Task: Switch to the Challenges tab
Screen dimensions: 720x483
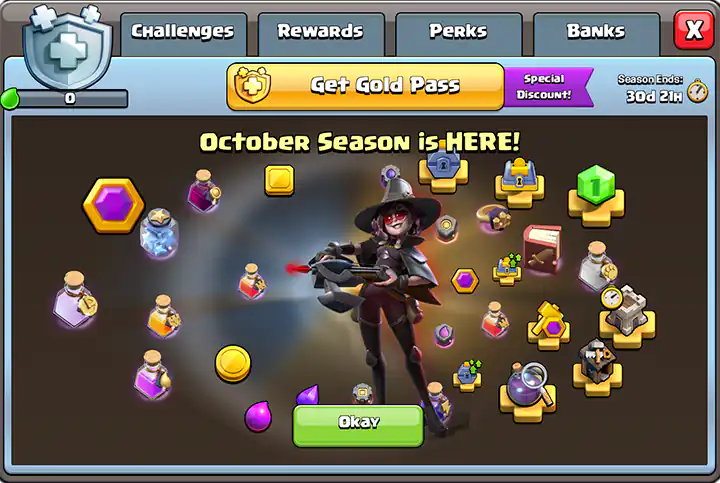Action: 183,32
